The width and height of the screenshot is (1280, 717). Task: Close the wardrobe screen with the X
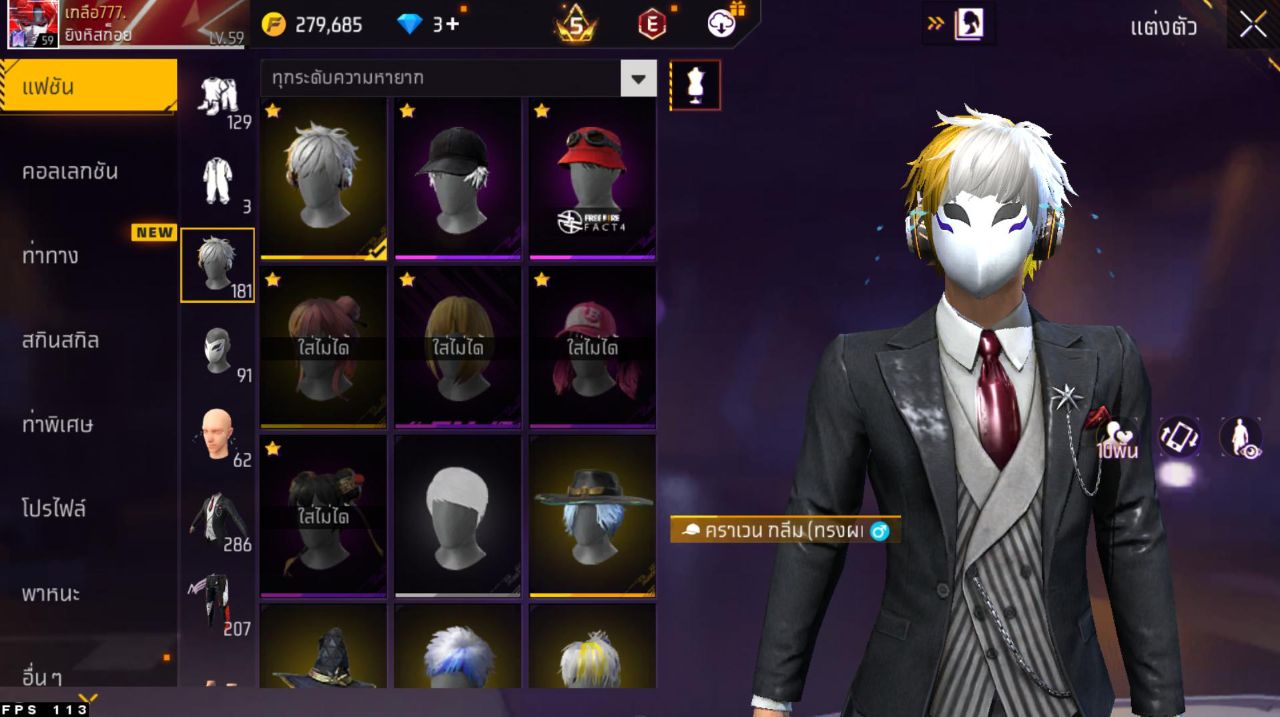coord(1253,26)
